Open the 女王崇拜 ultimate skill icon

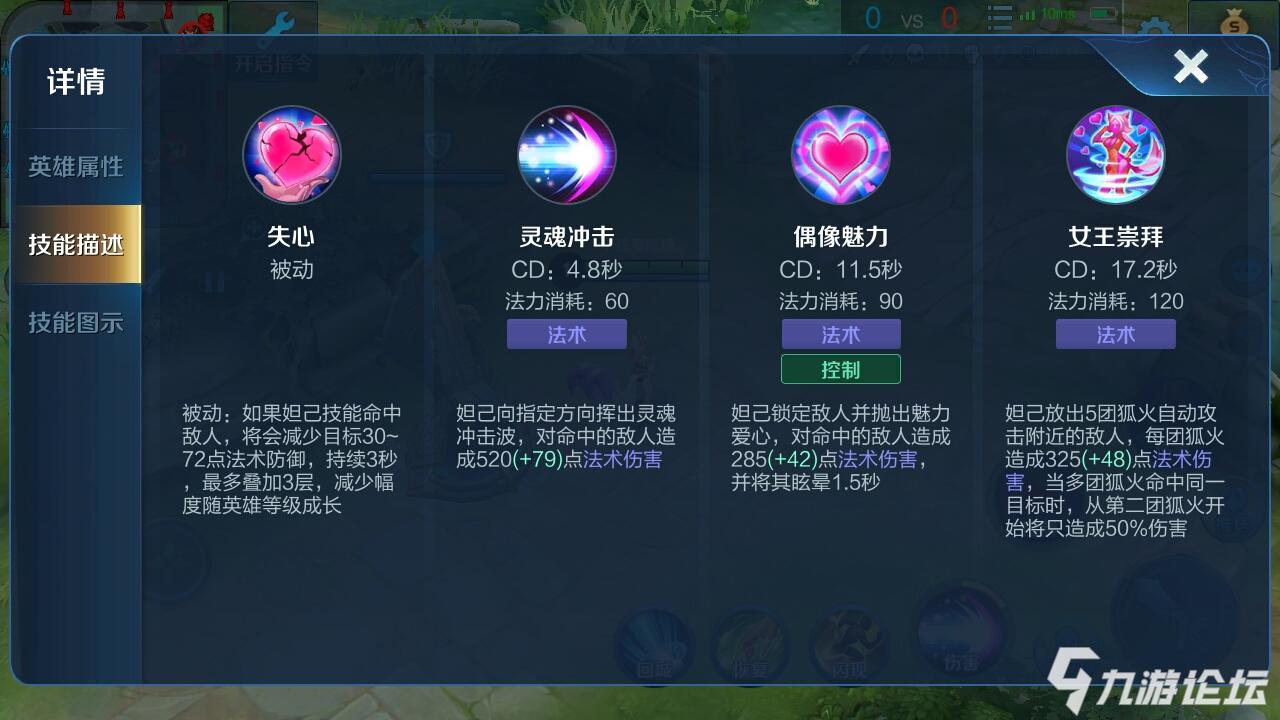click(x=1115, y=155)
